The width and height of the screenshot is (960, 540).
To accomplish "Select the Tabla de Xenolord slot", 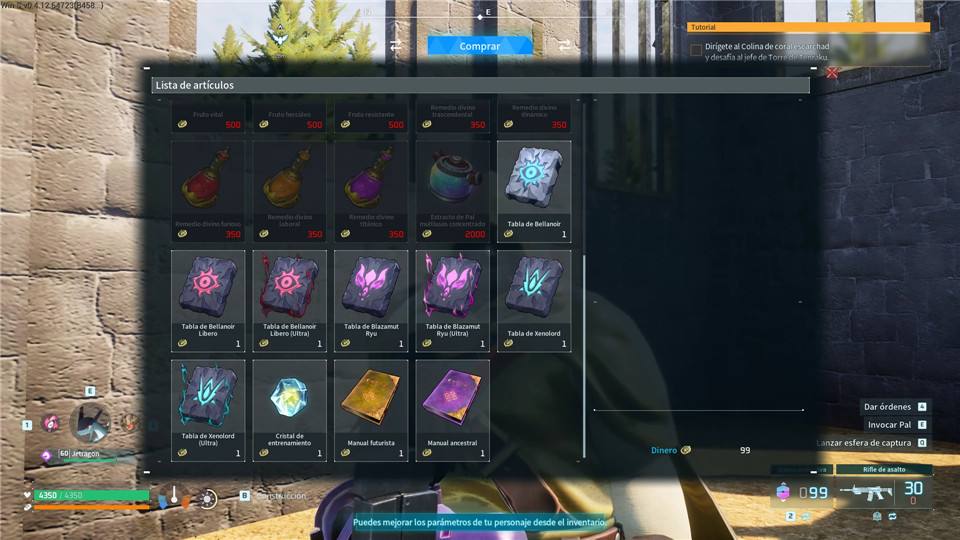I will click(534, 300).
